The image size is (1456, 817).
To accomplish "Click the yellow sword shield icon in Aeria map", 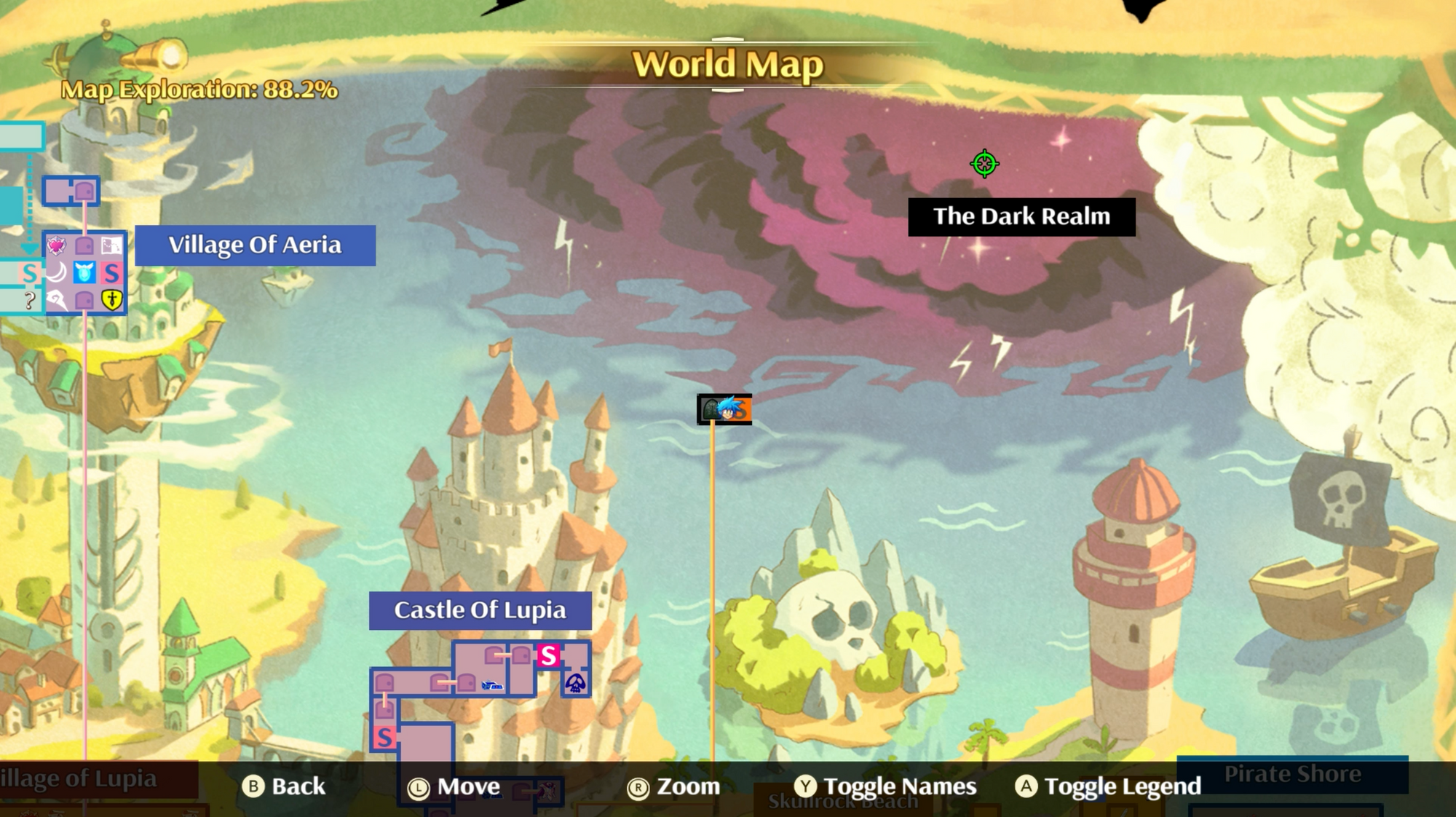I will pyautogui.click(x=112, y=299).
